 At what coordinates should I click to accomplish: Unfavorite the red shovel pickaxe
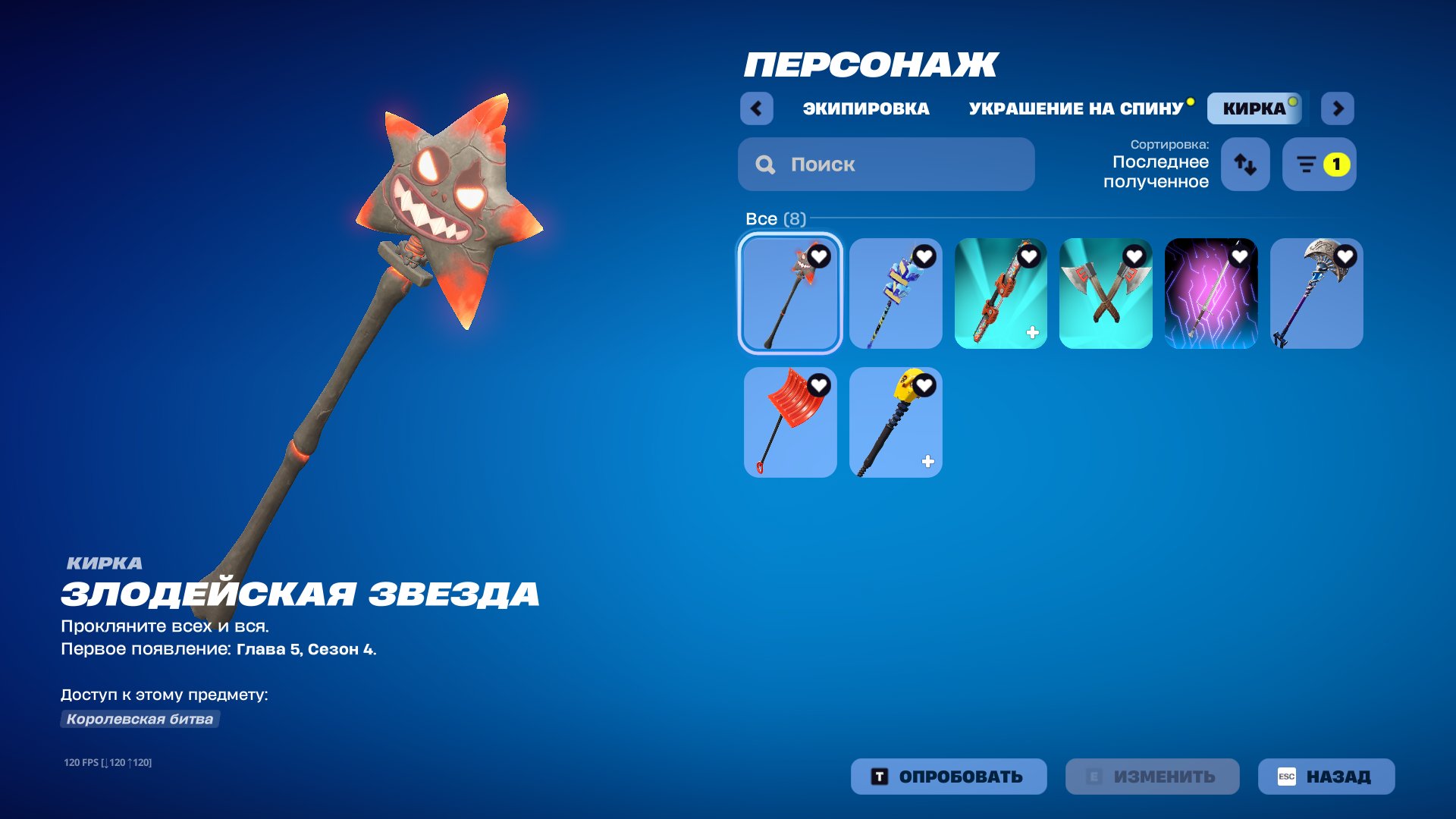tap(817, 385)
